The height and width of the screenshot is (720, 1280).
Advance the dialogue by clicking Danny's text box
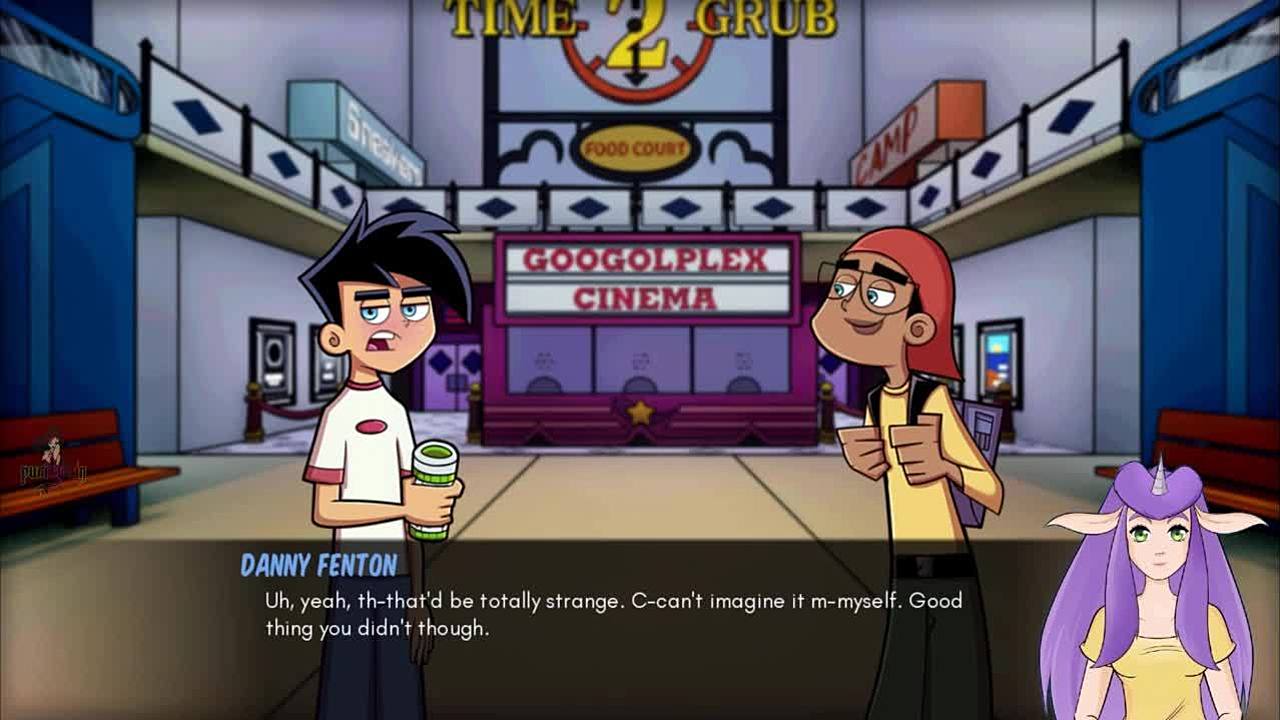[x=612, y=615]
